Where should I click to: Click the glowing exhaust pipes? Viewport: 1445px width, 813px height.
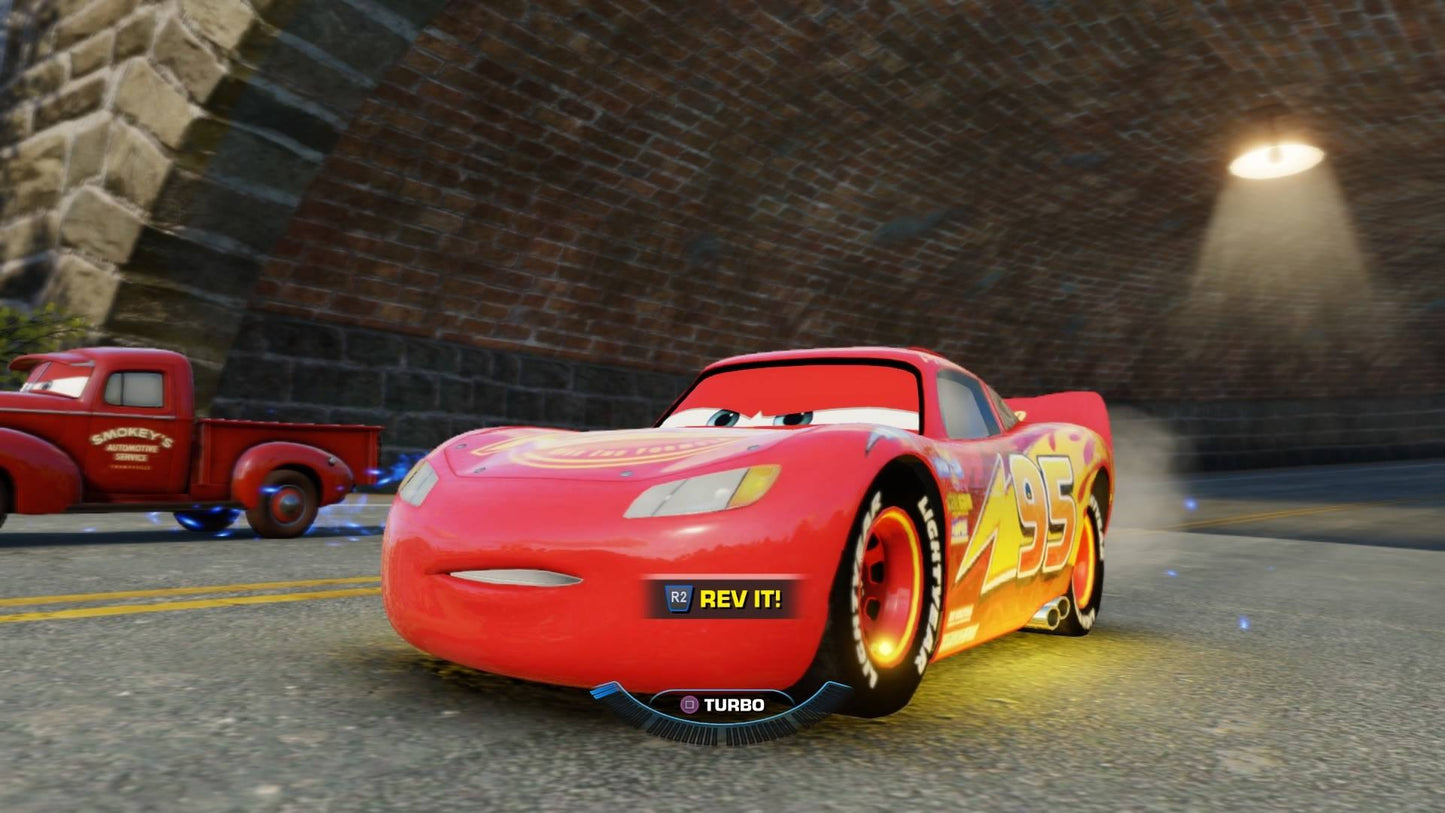[x=1058, y=612]
